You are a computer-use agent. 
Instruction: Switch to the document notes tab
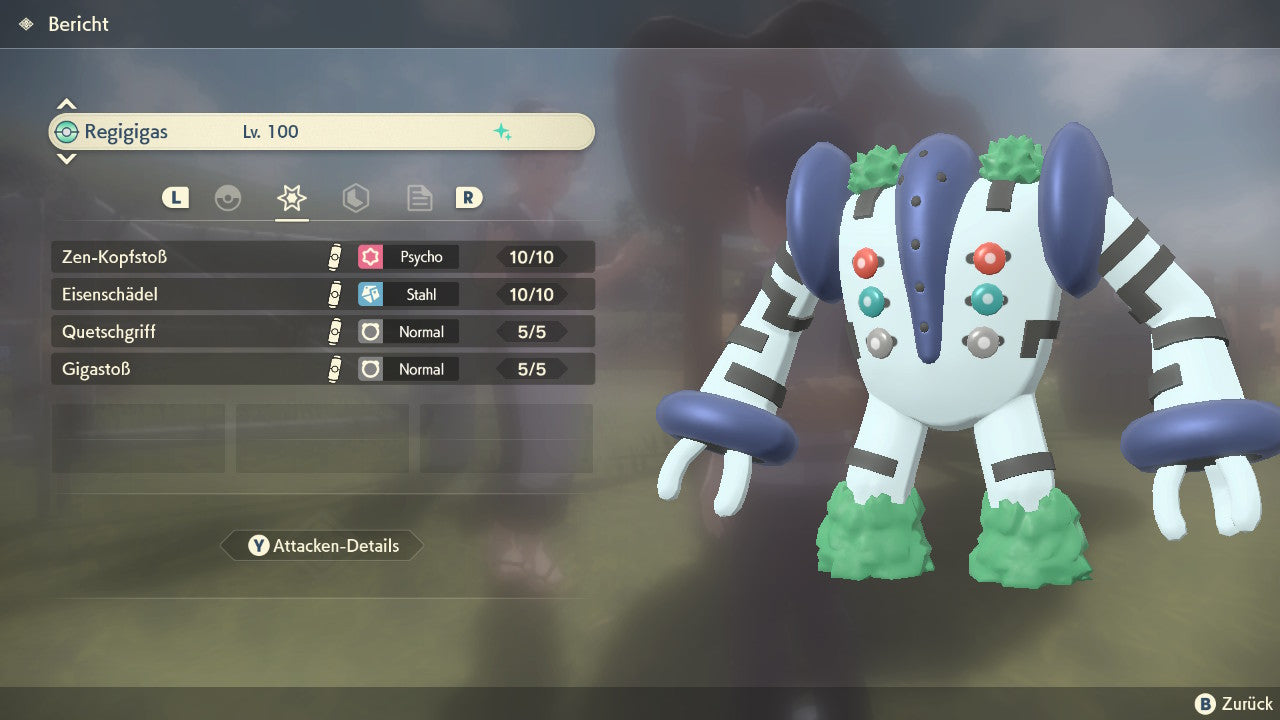click(x=419, y=198)
